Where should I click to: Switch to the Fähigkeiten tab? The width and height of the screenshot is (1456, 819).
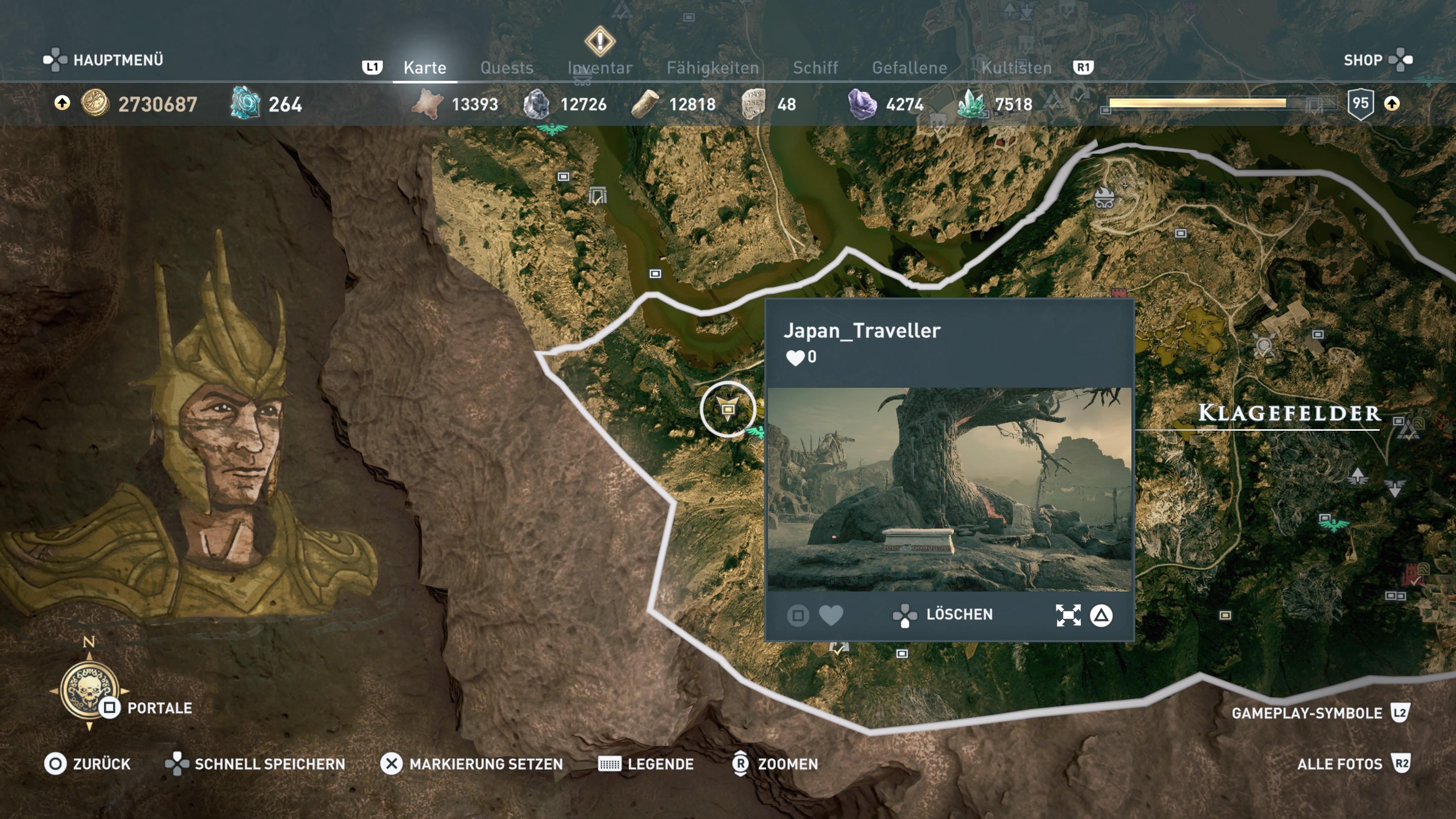(712, 68)
